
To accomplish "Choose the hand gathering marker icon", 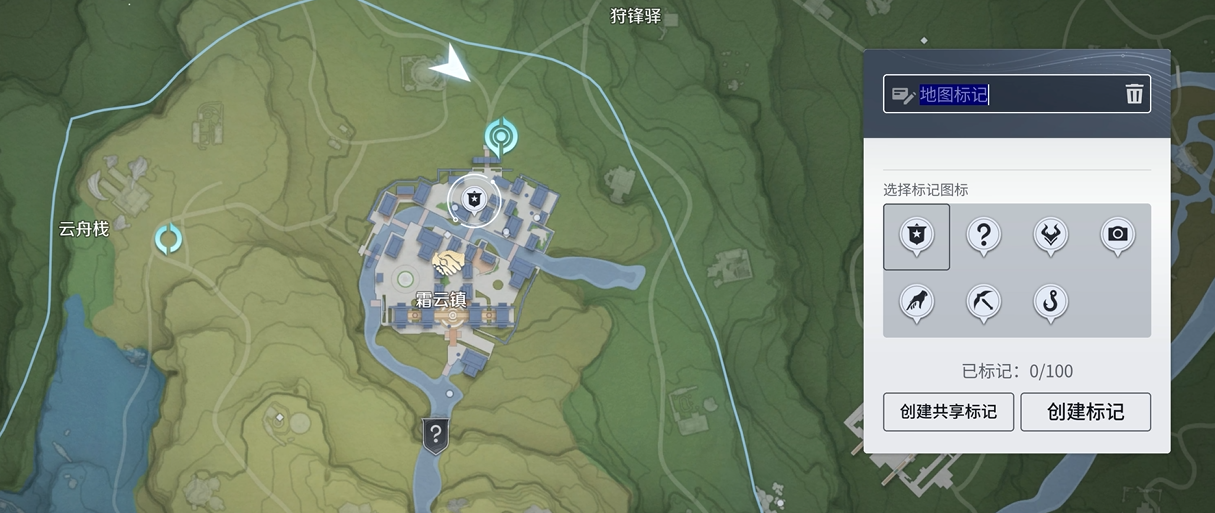I will 916,302.
